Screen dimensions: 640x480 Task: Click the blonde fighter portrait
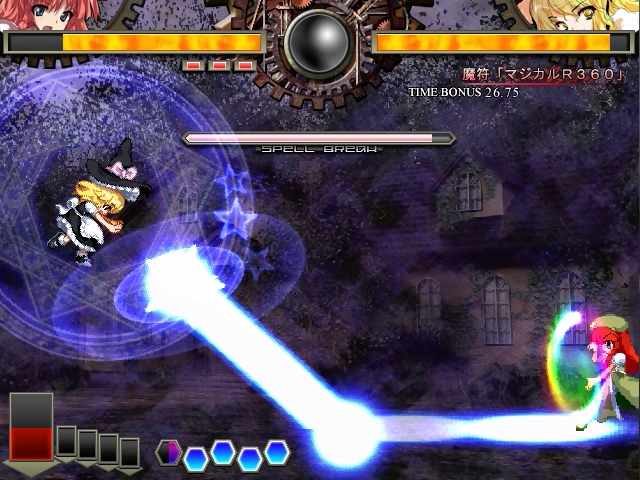pos(608,14)
